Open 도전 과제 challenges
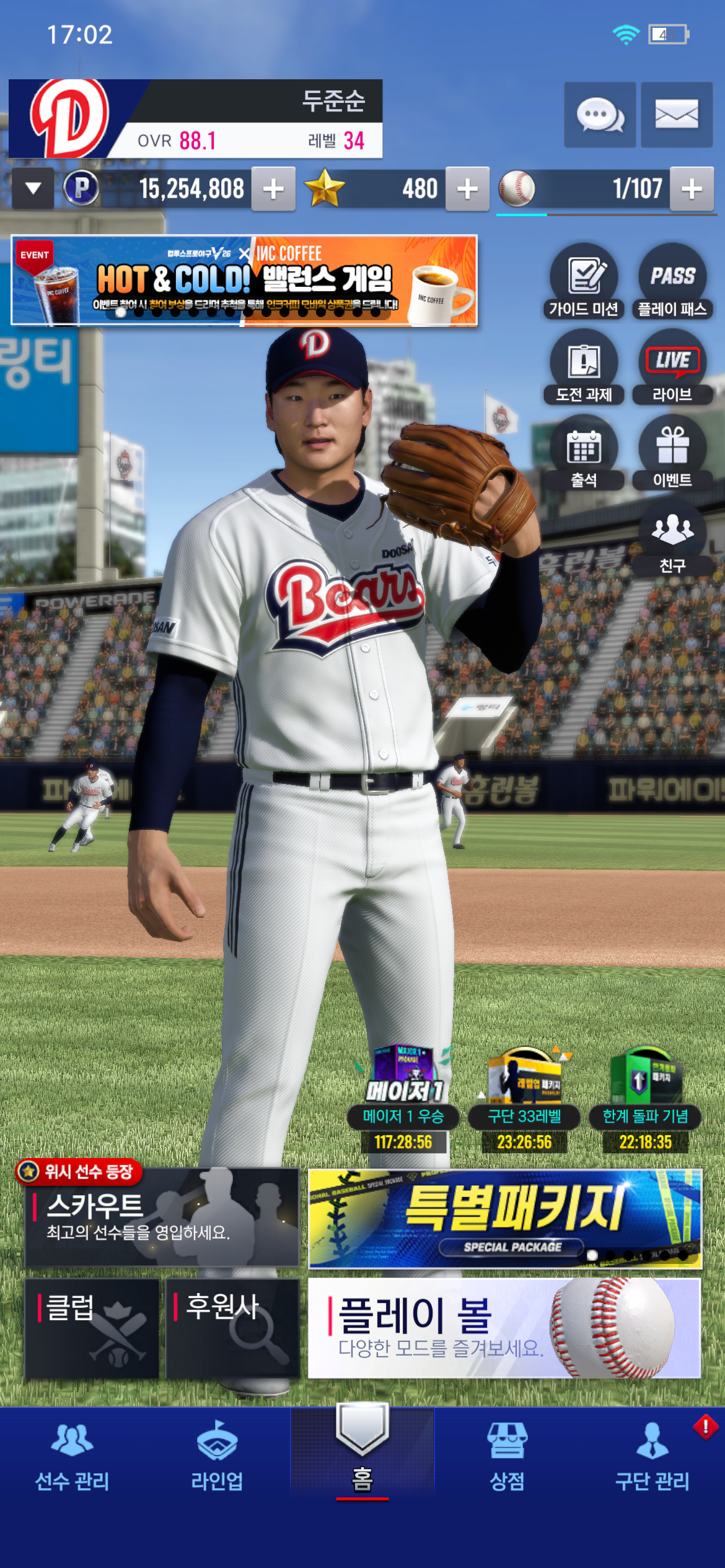The image size is (725, 1568). point(584,368)
